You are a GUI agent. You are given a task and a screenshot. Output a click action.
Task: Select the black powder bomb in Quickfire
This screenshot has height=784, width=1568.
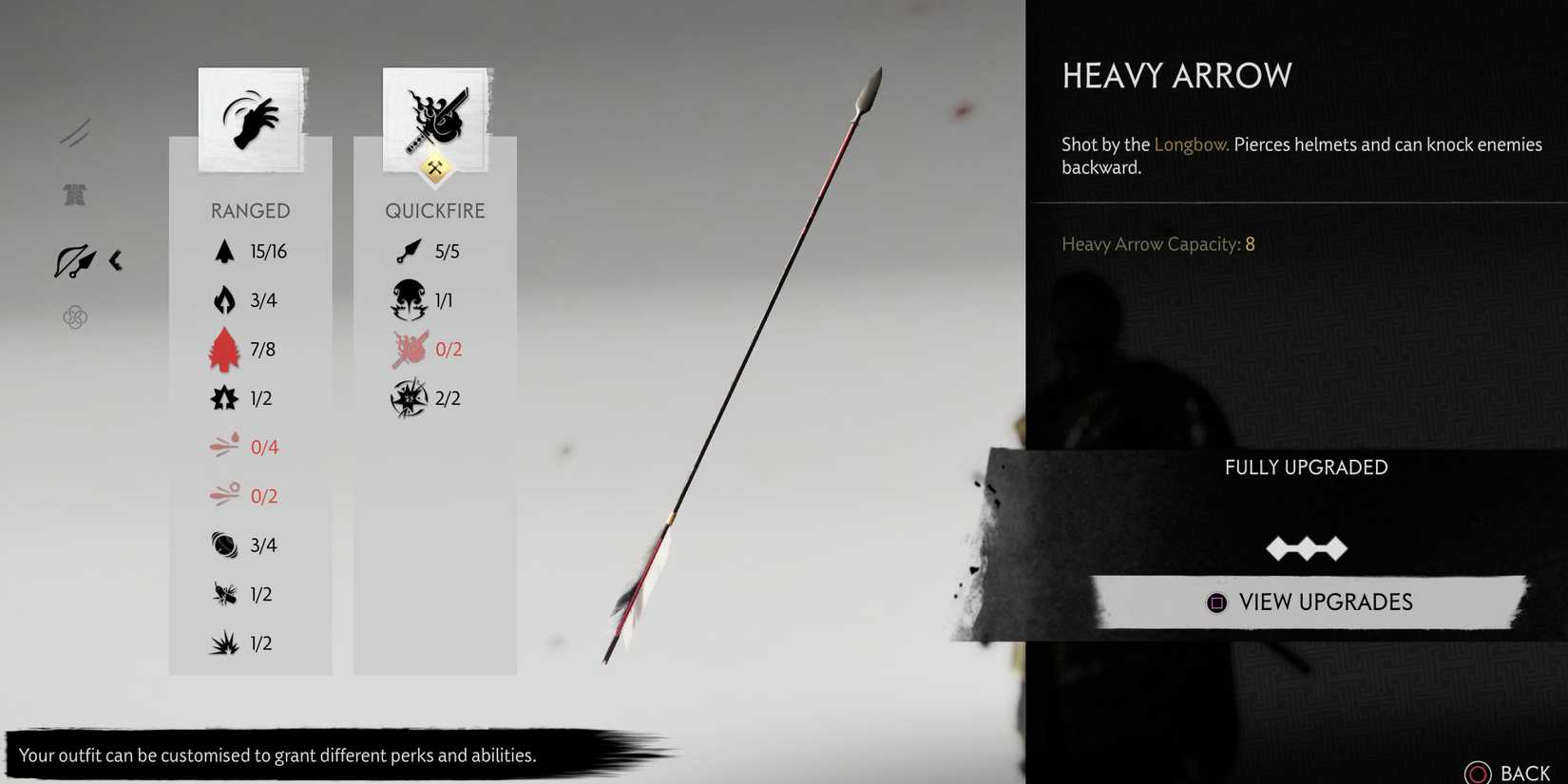point(409,398)
